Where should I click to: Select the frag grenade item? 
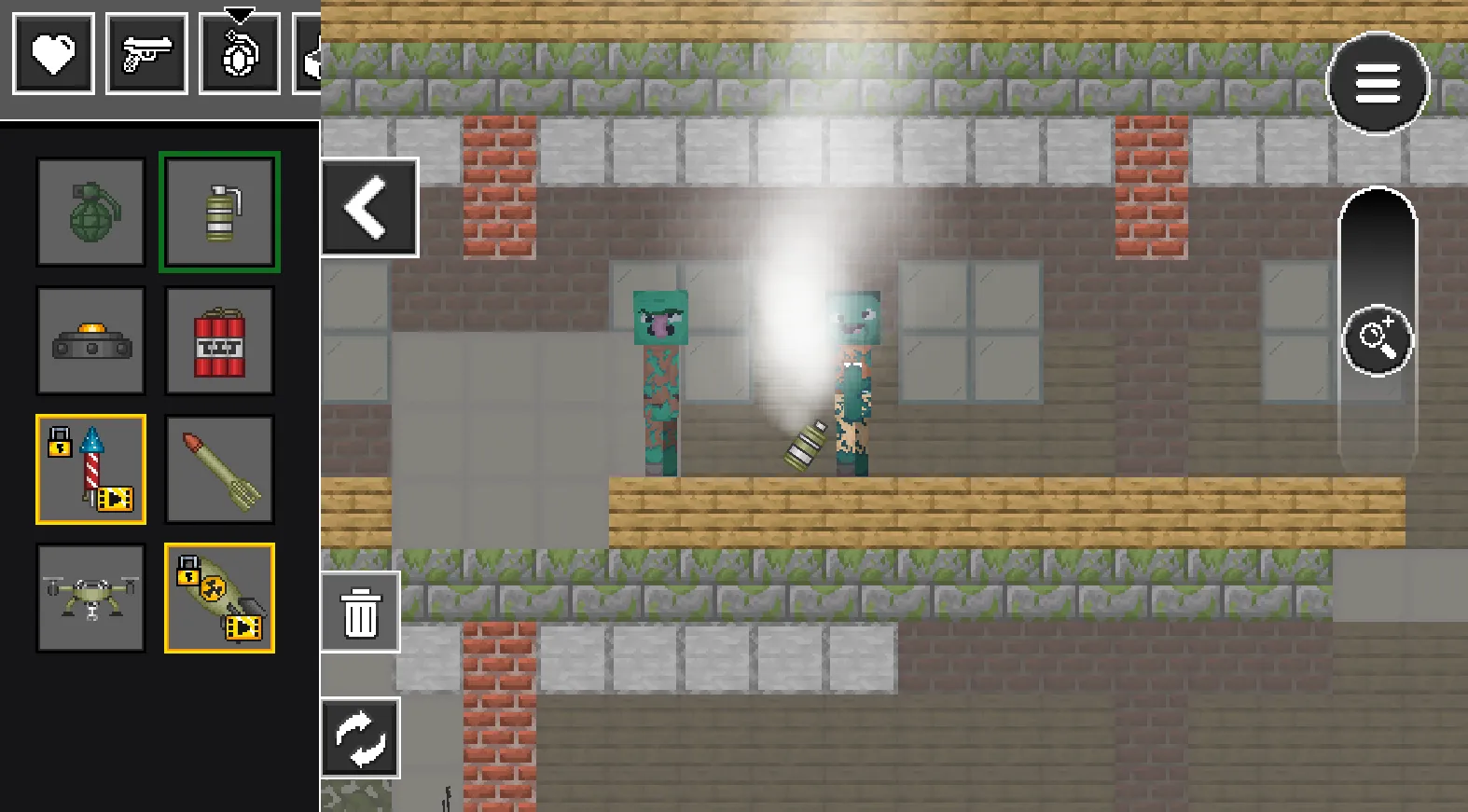(x=90, y=212)
